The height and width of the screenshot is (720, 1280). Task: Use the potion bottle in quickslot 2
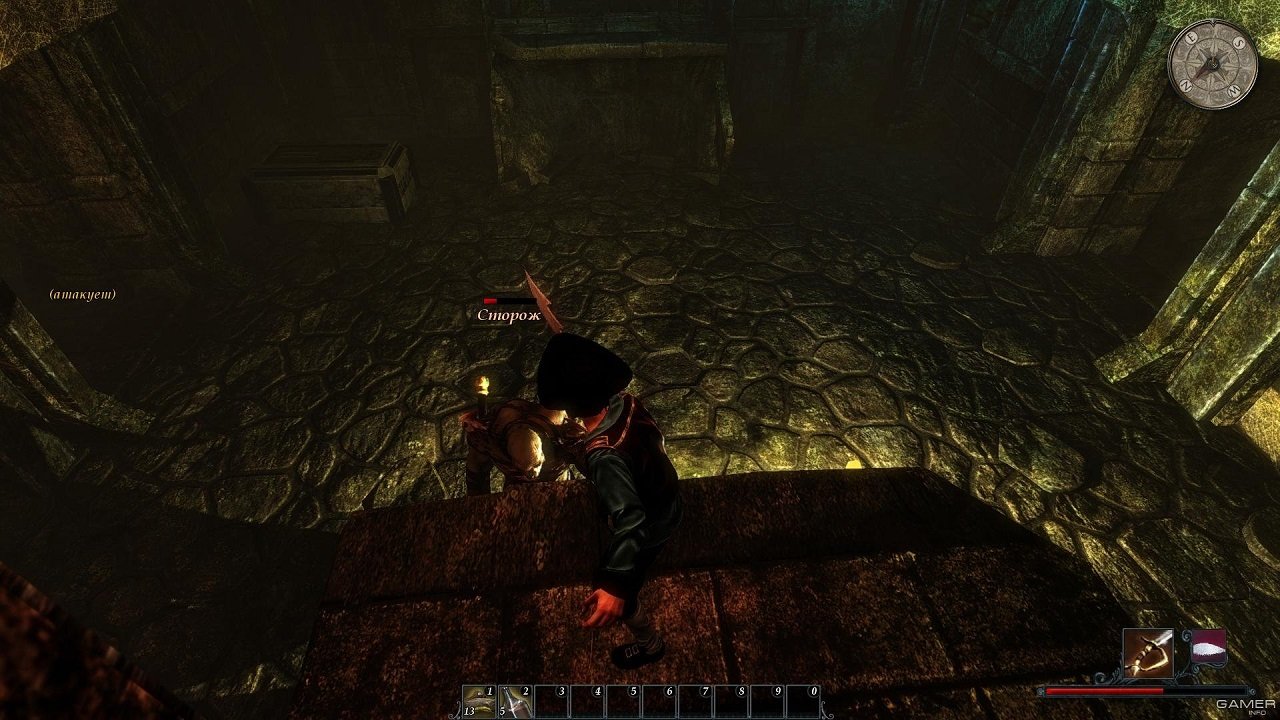click(x=514, y=700)
